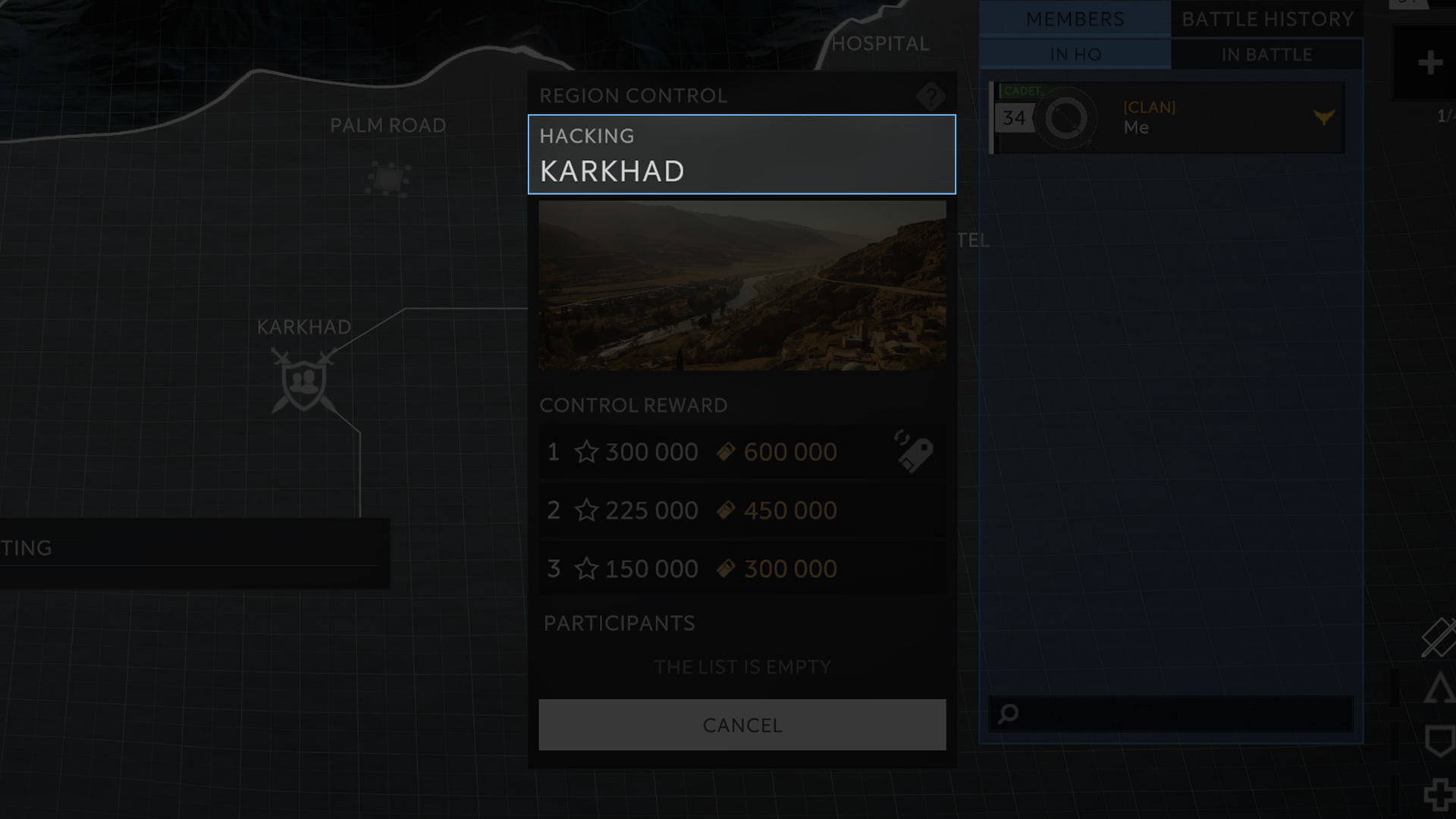Click the tag icon on first reward row

point(914,452)
